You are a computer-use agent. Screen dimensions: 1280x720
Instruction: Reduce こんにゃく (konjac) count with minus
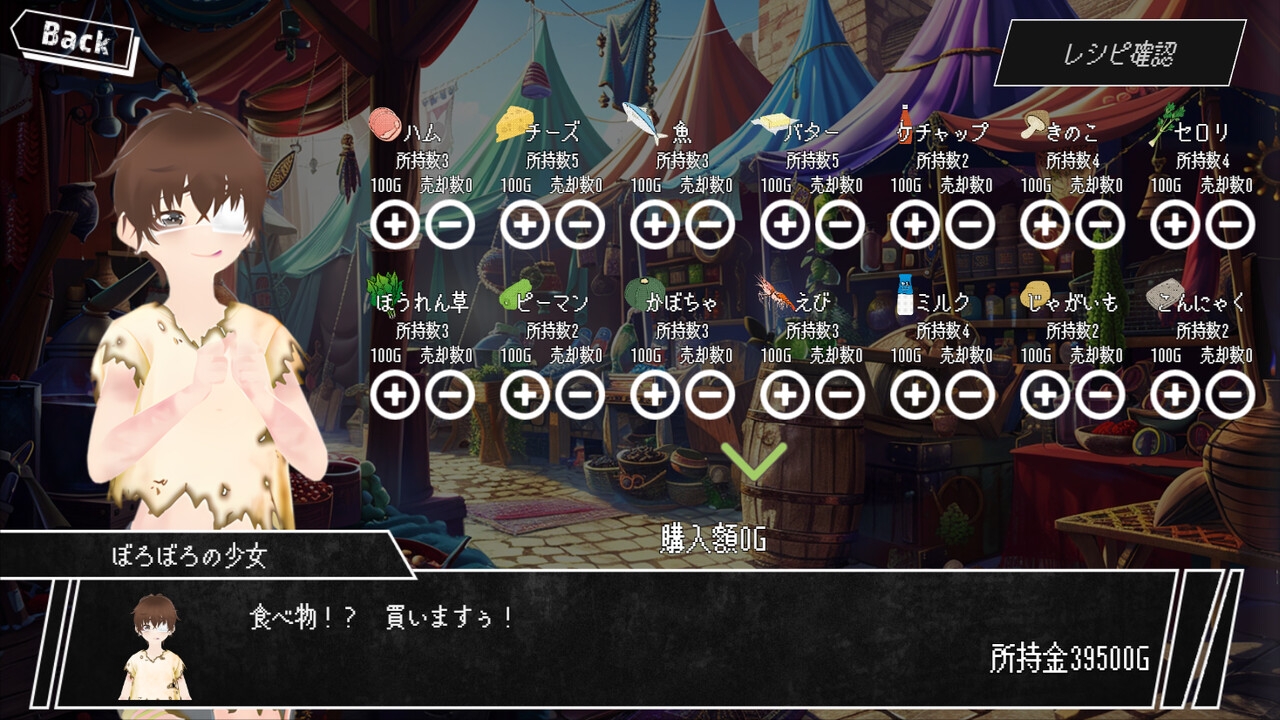click(1230, 395)
